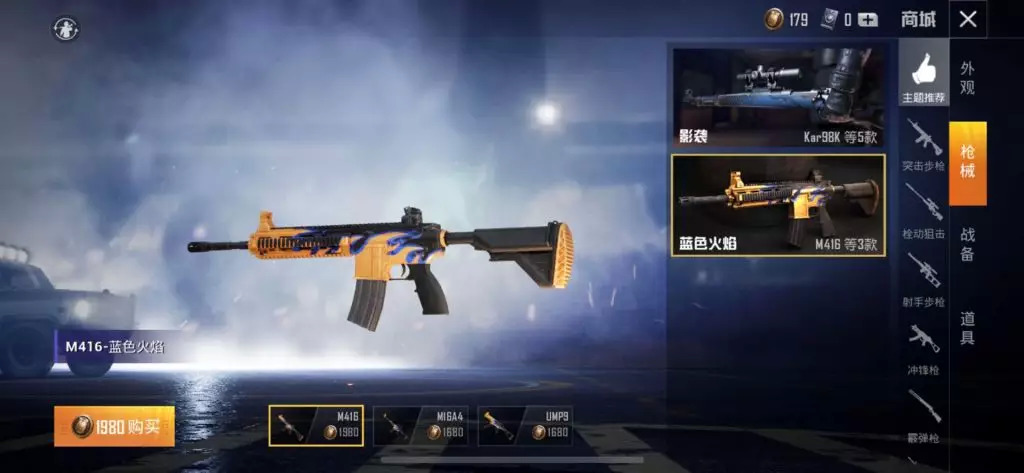Select the M416 skin thumbnail

(316, 425)
